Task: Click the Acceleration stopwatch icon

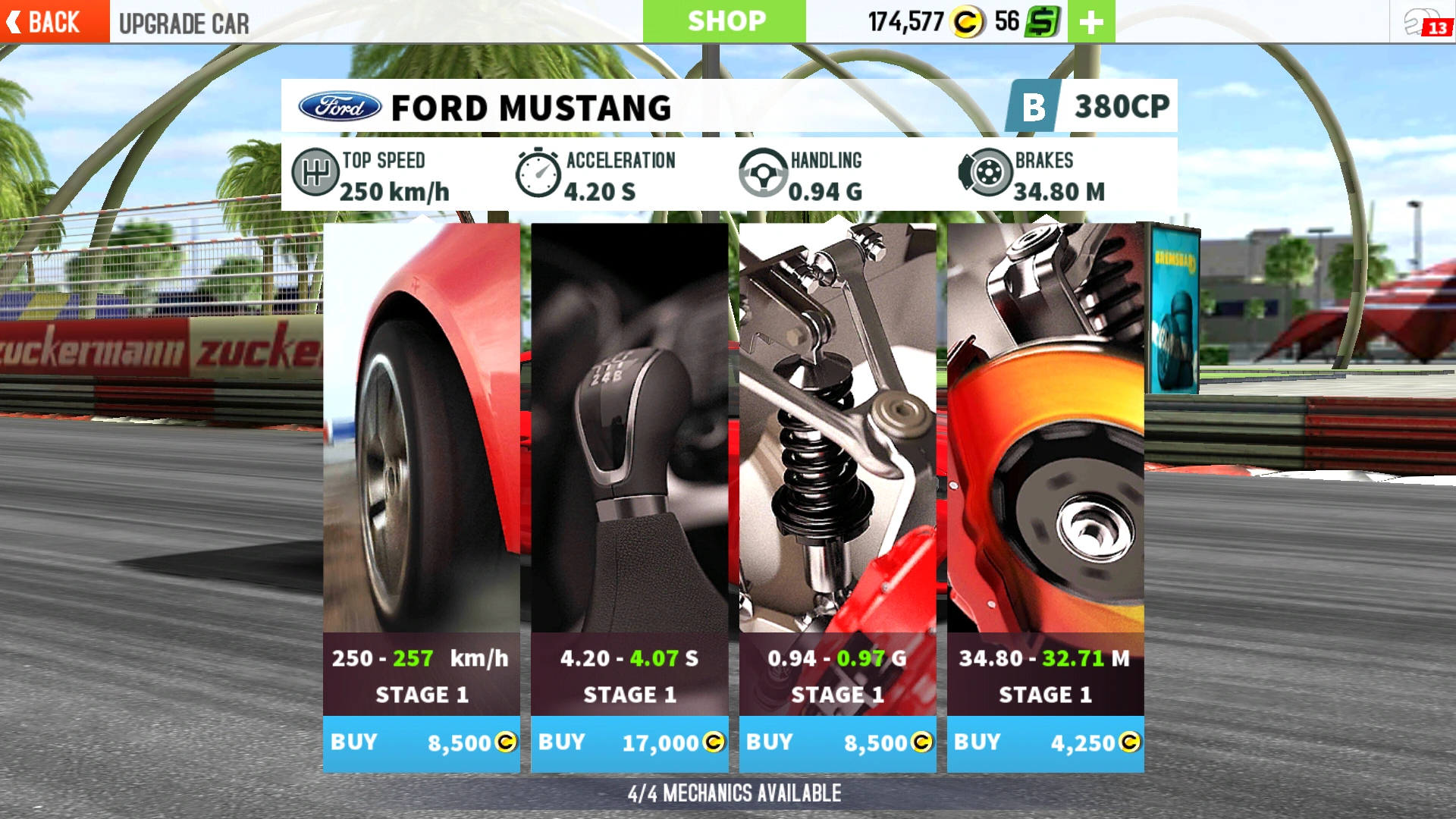Action: pyautogui.click(x=541, y=173)
